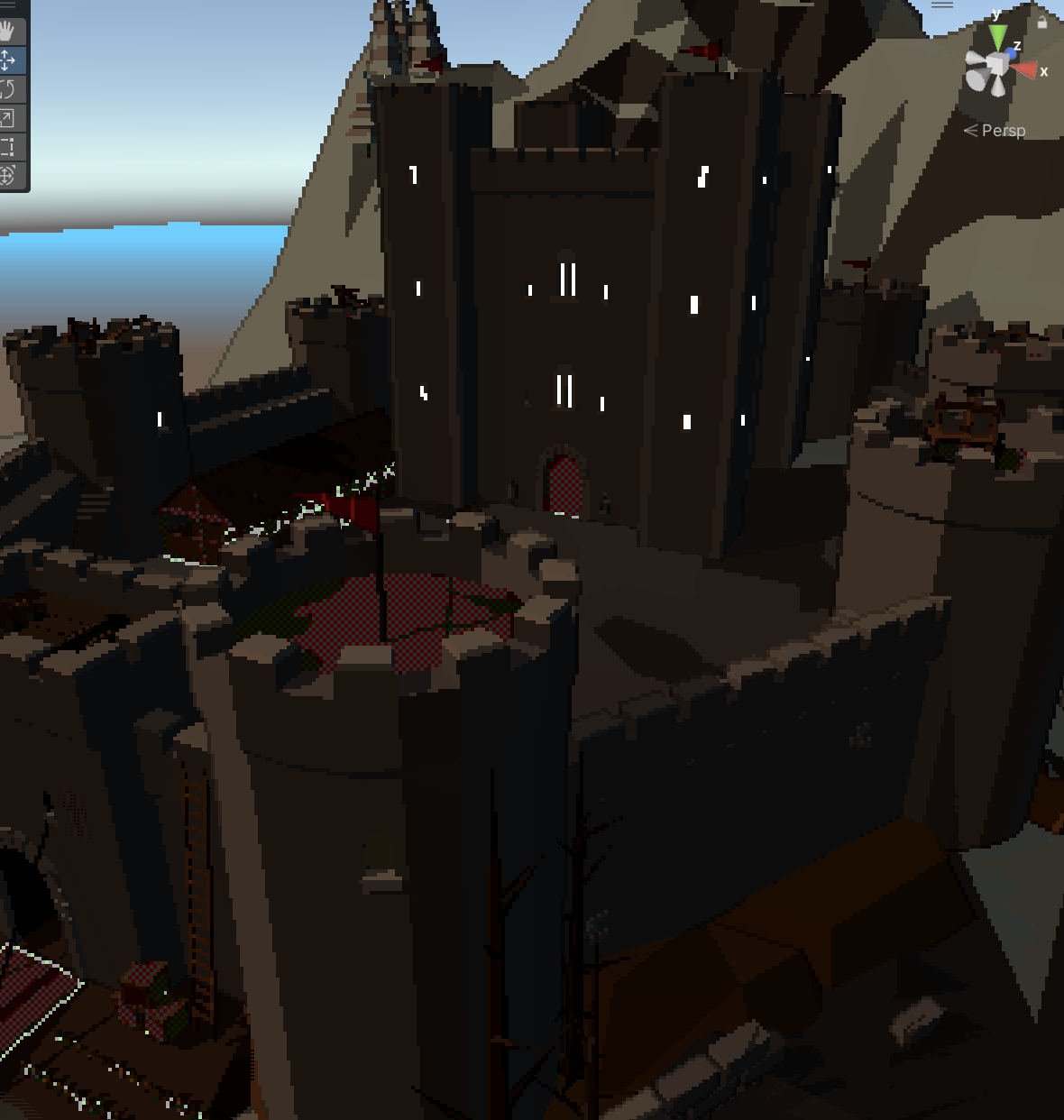Click the gizmo's center cube
The width and height of the screenshot is (1064, 1120).
995,66
